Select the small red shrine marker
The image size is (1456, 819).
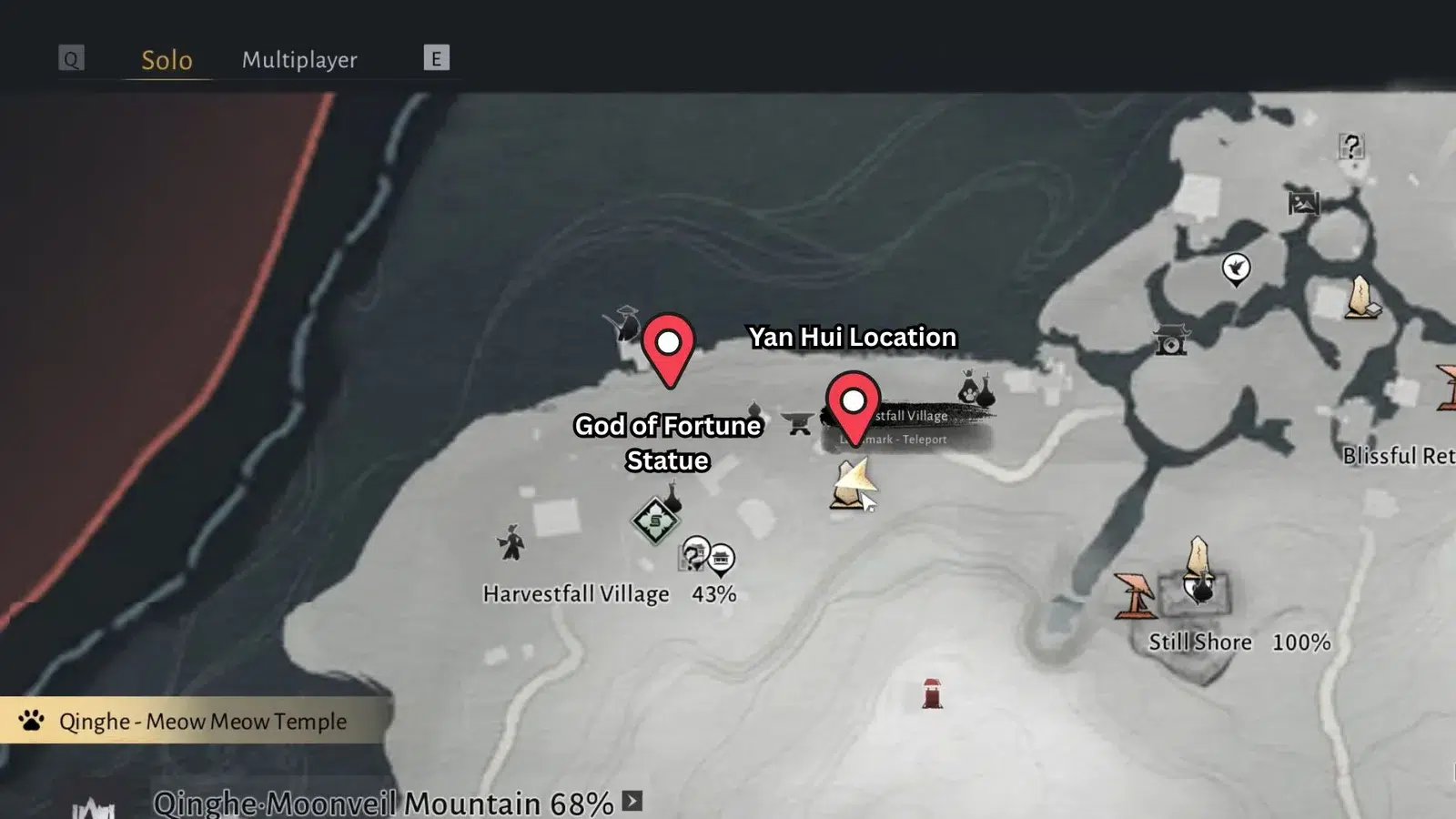[932, 693]
